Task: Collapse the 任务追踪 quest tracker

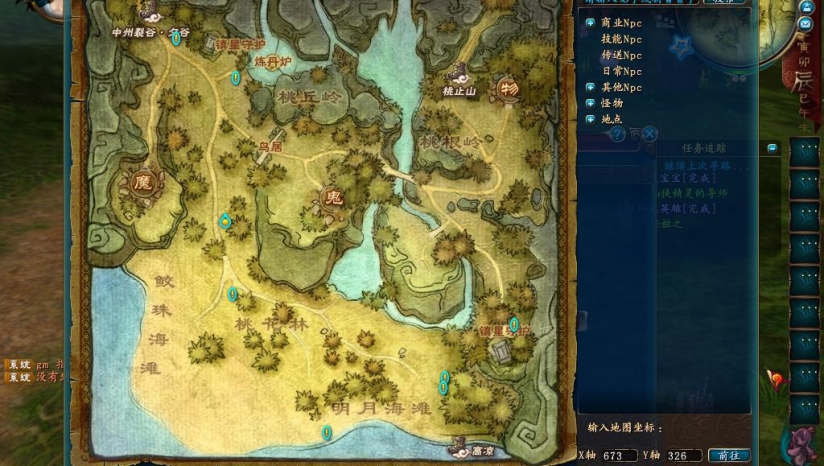Action: (x=772, y=148)
